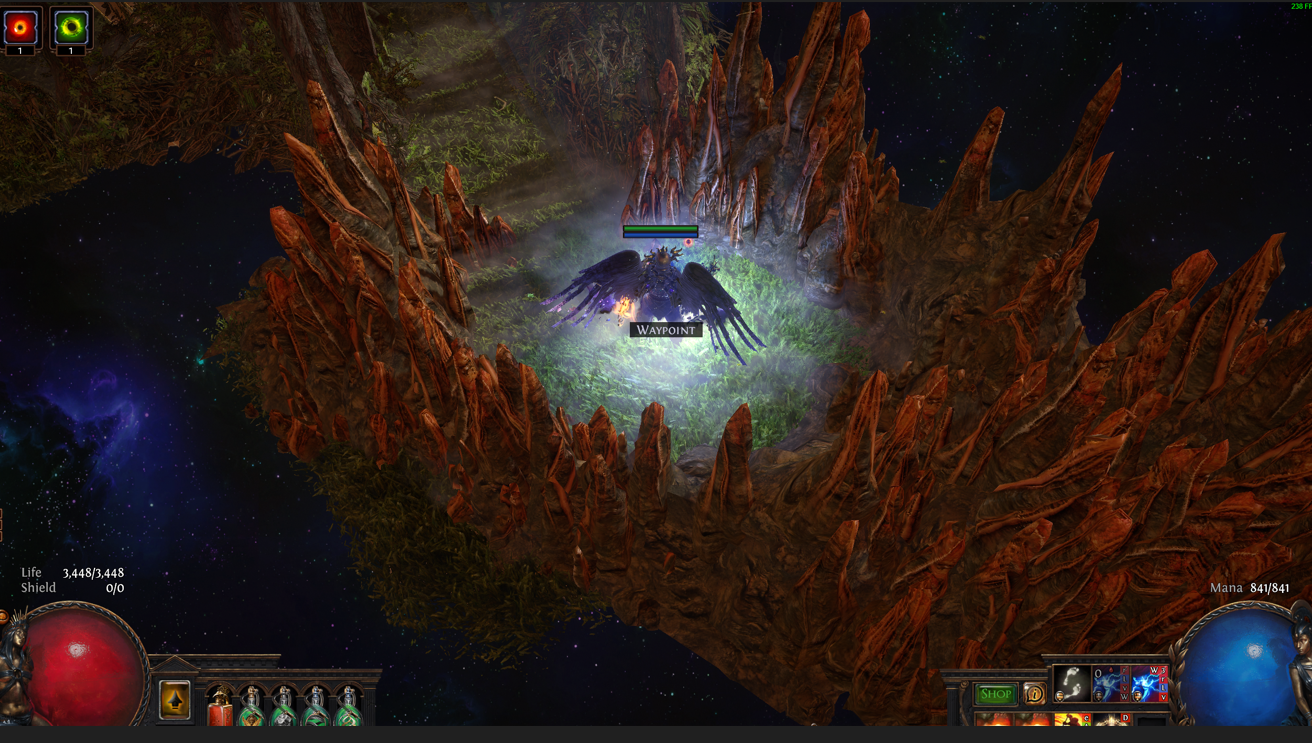
Task: Click the orange info speech-bubble icon
Action: click(1034, 693)
